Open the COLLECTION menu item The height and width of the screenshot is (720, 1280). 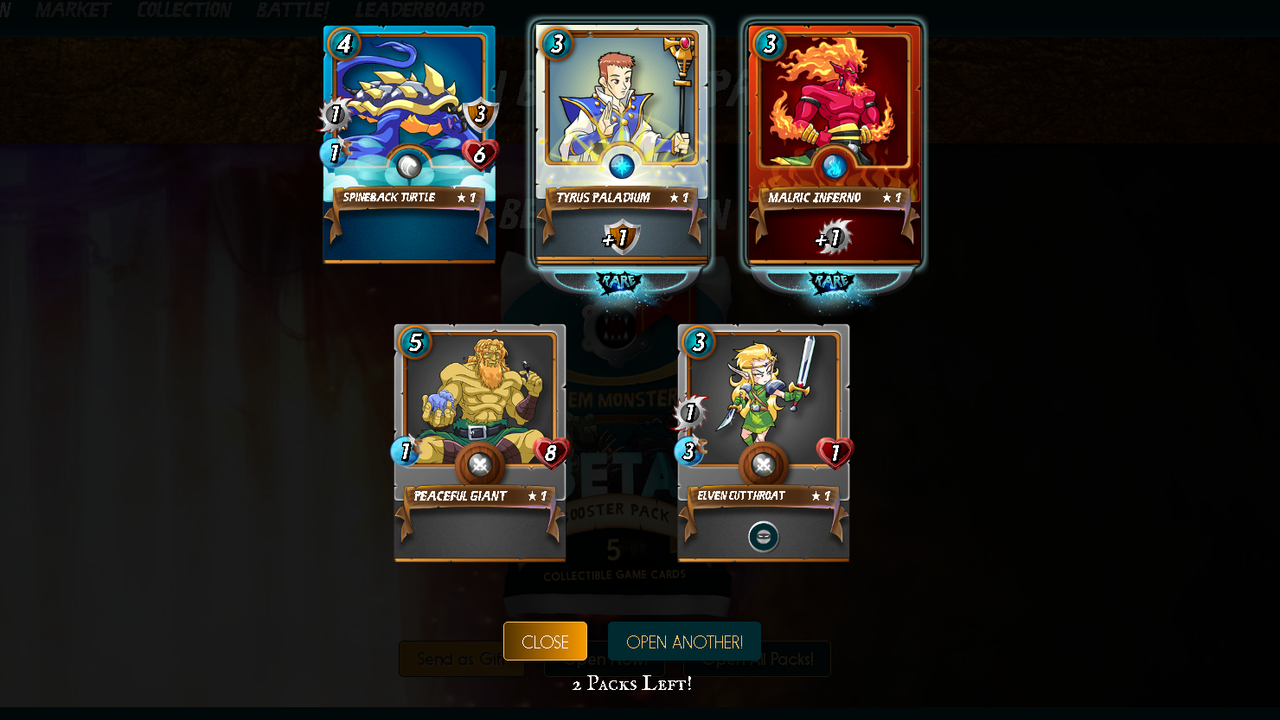point(183,11)
